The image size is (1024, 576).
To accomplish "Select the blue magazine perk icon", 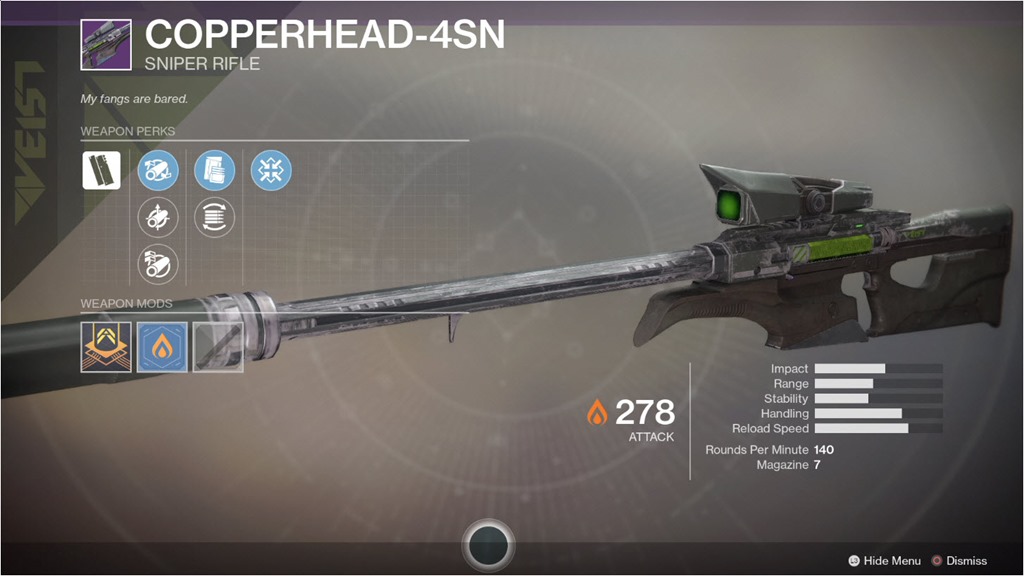I will 214,170.
